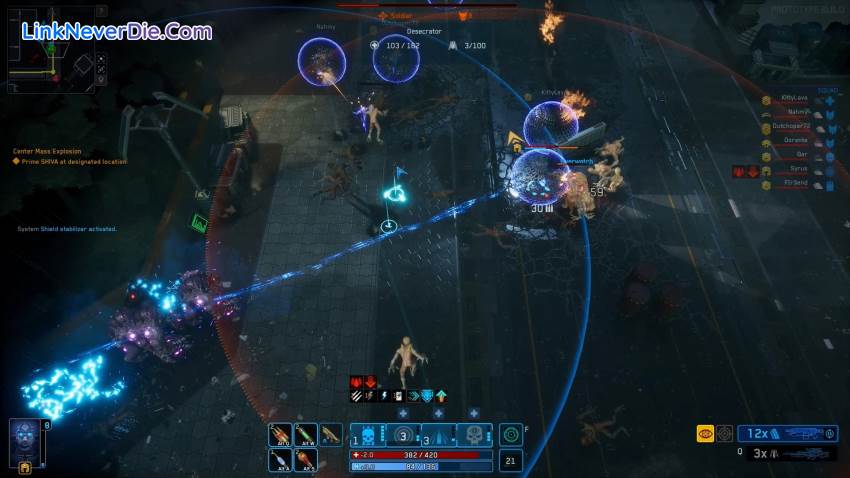Screen dimensions: 850x478
Task: Trigger the grey skull ability
Action: (475, 435)
